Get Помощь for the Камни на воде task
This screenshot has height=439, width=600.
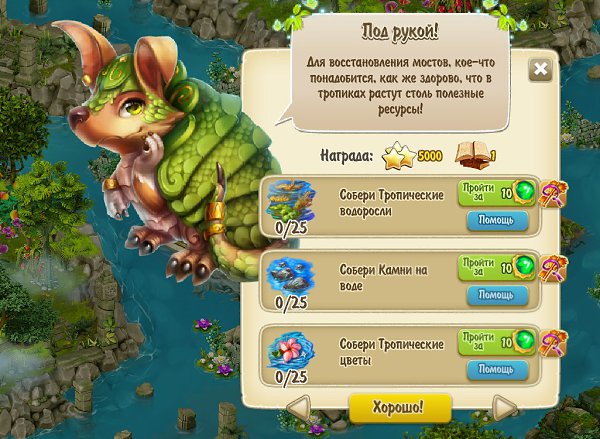tap(497, 295)
